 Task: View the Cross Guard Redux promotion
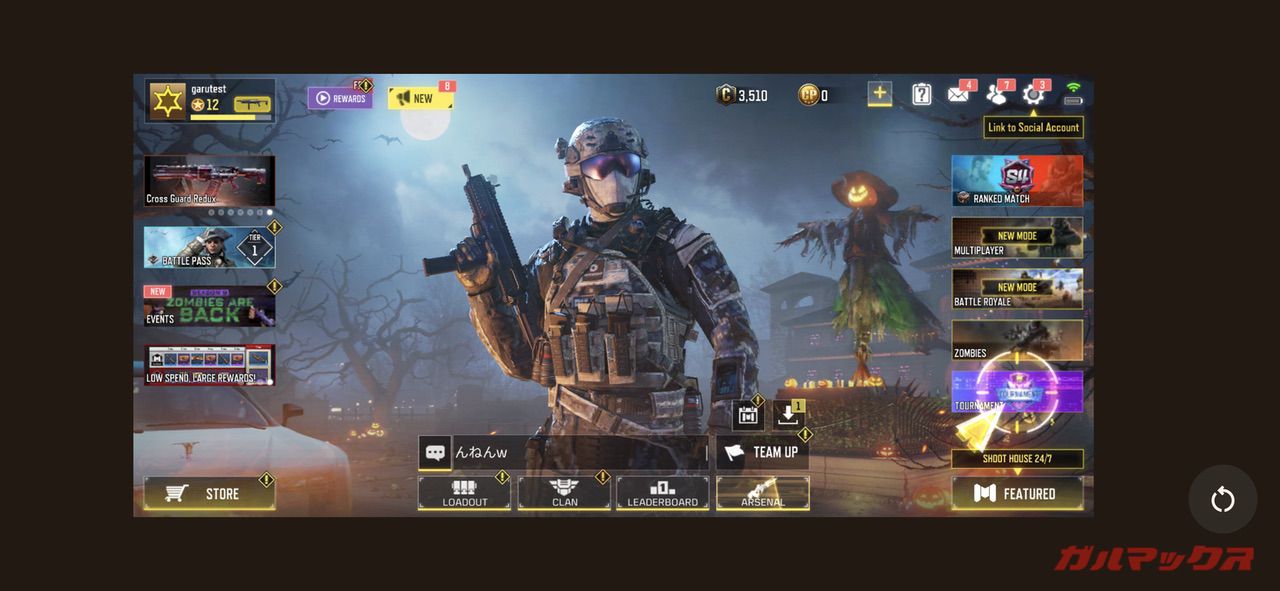click(x=209, y=181)
